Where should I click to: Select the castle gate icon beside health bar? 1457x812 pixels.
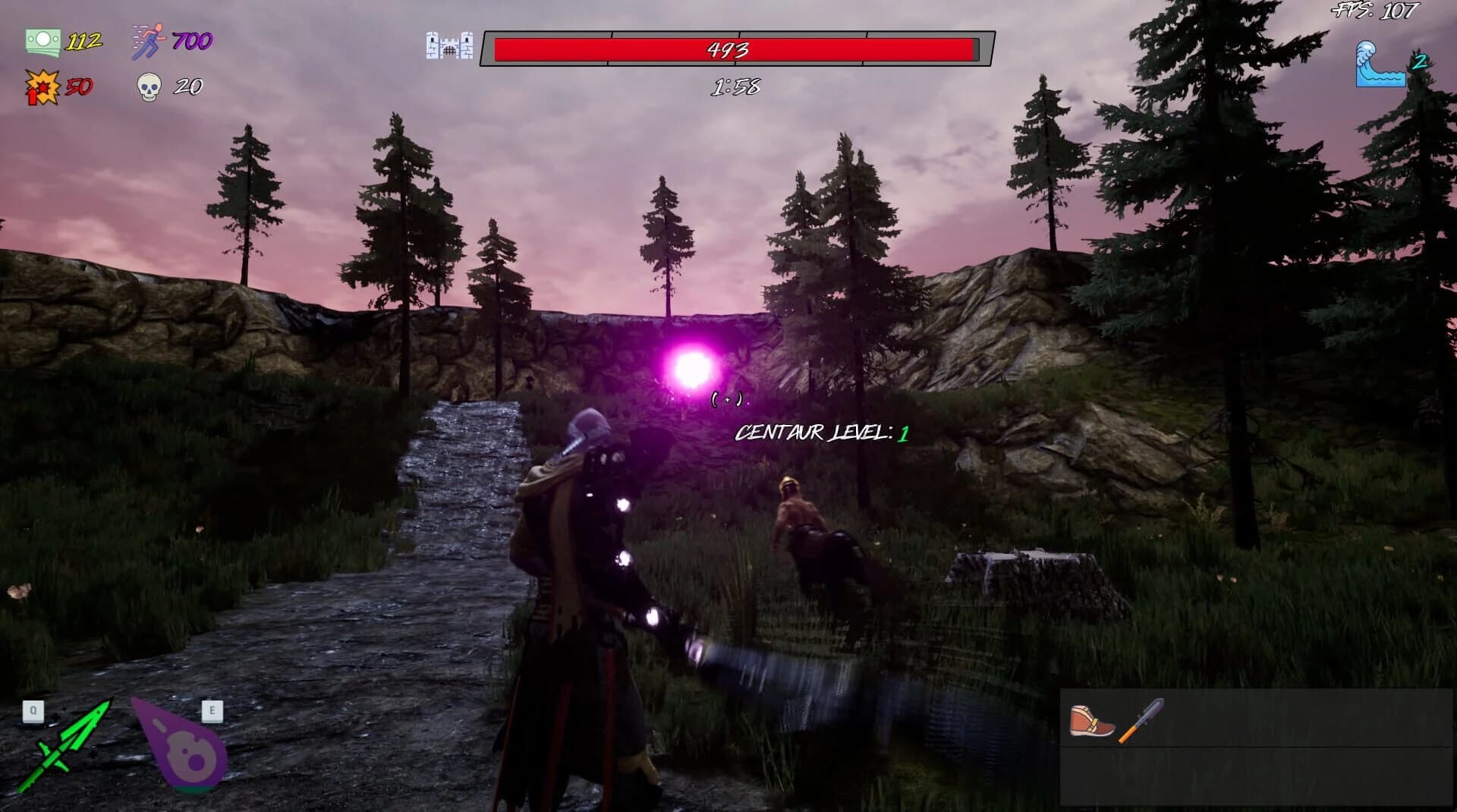tap(449, 46)
